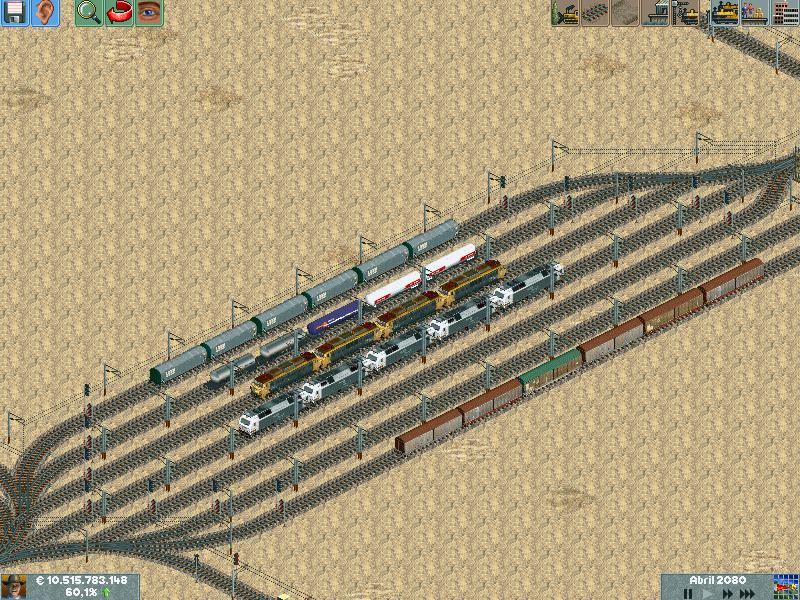The image size is (800, 600).
Task: Select the magnifying glass zoom tool
Action: pyautogui.click(x=89, y=13)
